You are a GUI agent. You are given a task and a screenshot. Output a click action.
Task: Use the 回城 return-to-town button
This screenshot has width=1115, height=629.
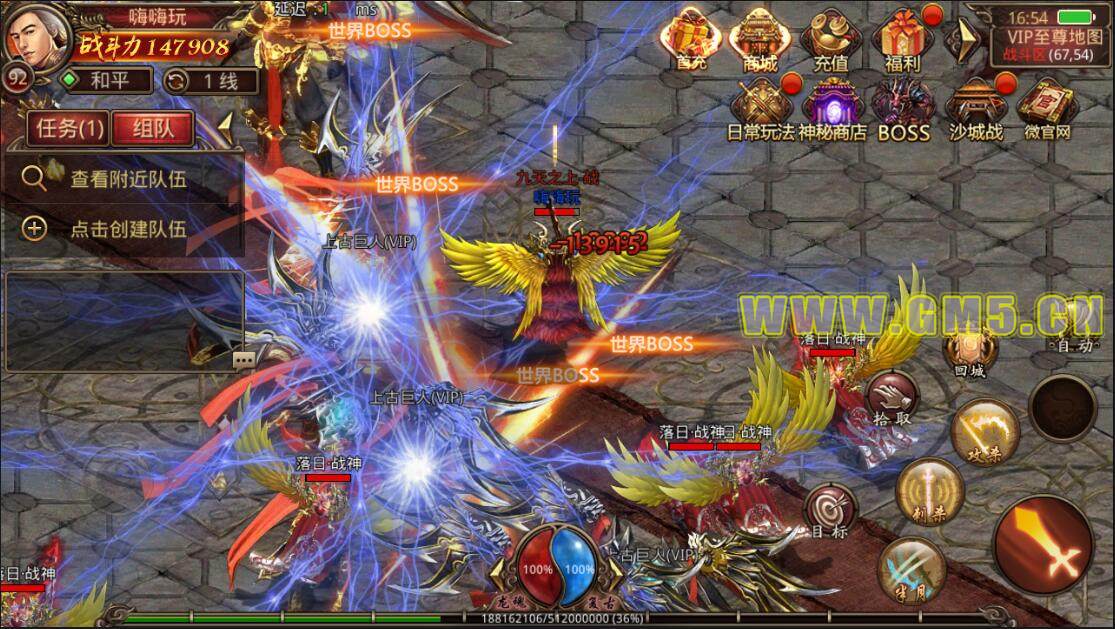969,352
